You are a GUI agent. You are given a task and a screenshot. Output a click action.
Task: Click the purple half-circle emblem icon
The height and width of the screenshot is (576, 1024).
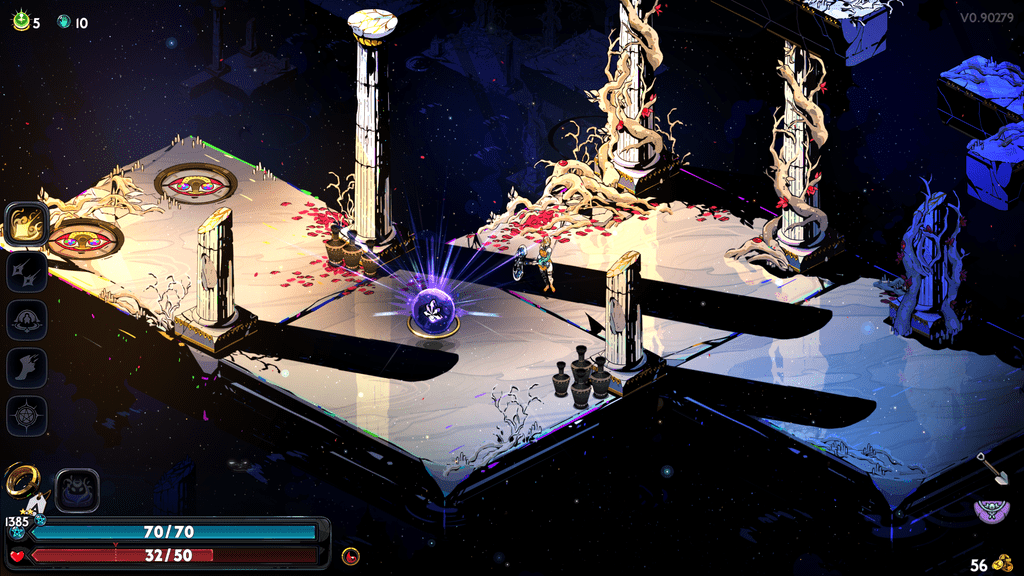992,510
